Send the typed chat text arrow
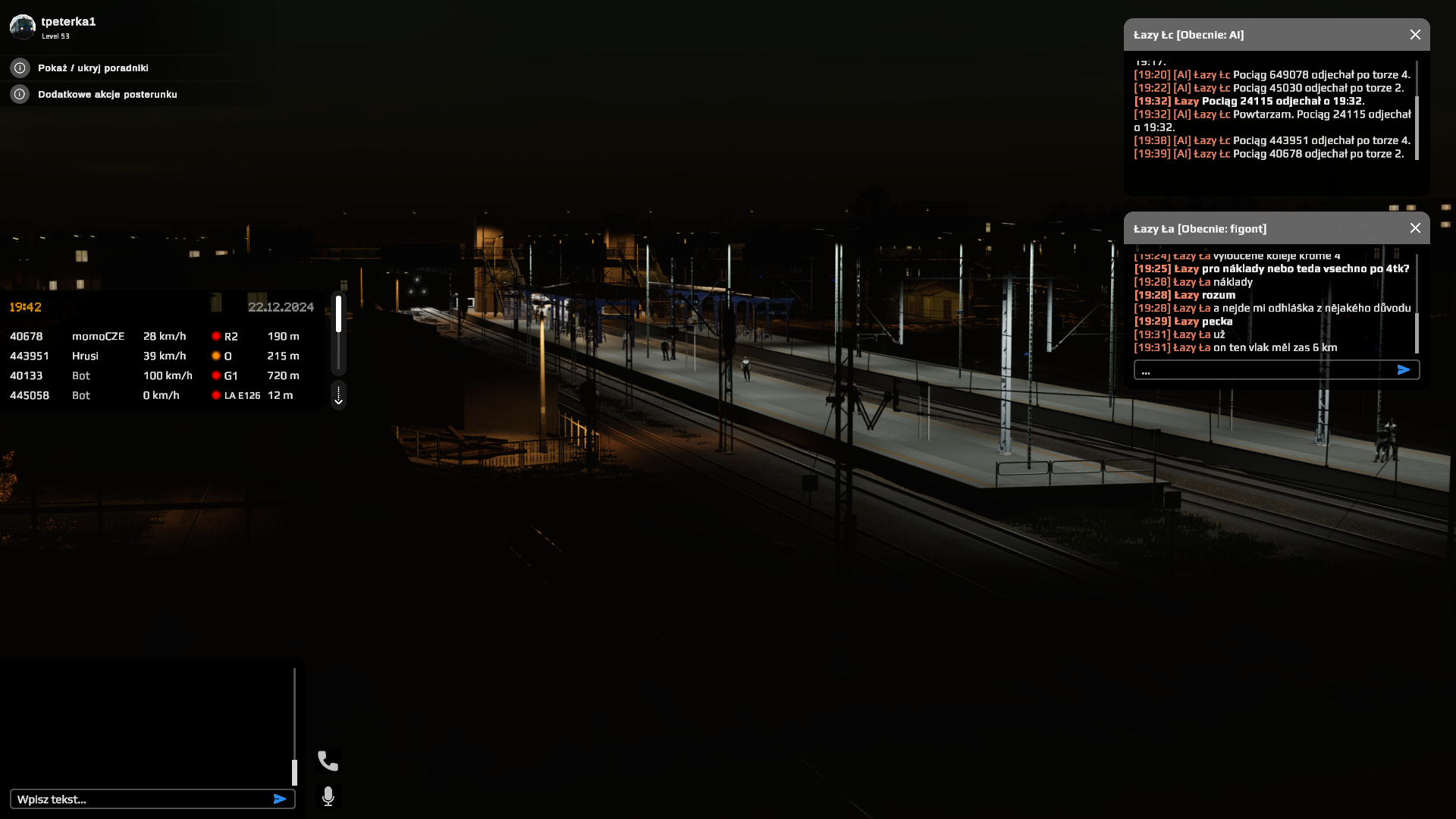Screen dimensions: 1456x819 pos(280,799)
